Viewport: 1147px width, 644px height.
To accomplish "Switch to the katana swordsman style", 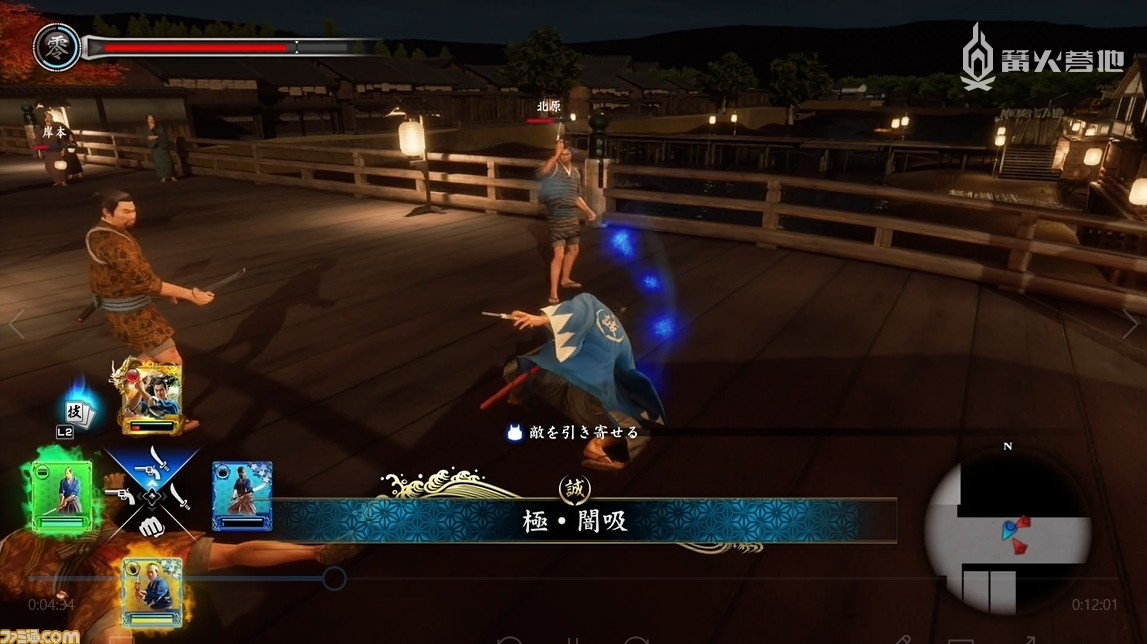I will click(180, 494).
